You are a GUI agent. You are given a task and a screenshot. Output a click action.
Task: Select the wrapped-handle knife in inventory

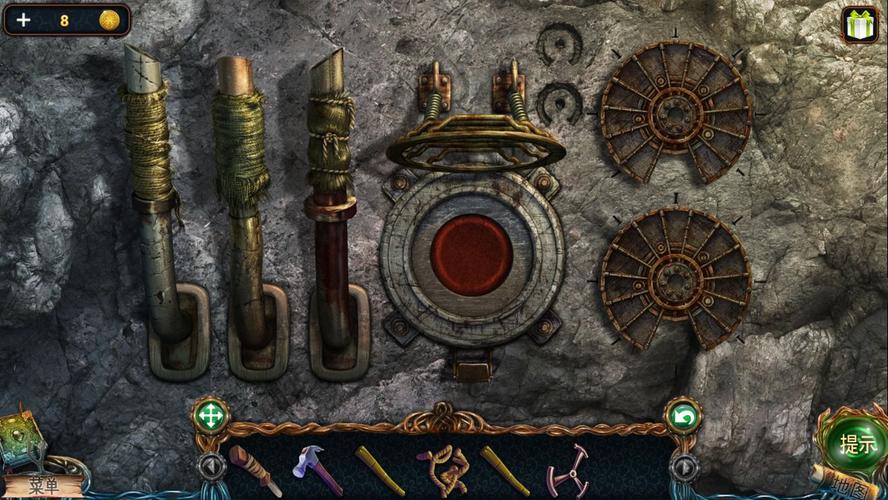[254, 468]
